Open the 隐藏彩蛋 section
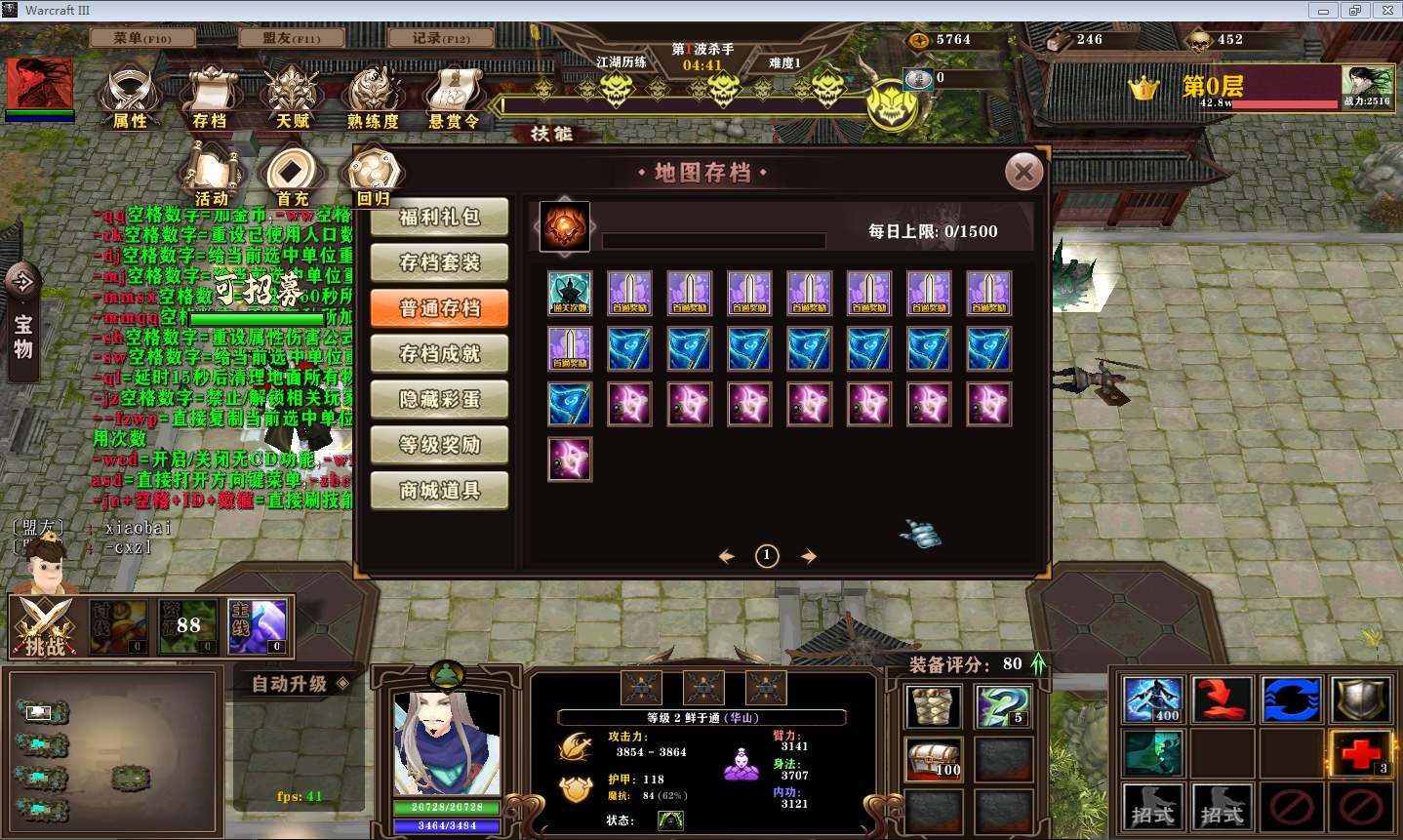 439,399
